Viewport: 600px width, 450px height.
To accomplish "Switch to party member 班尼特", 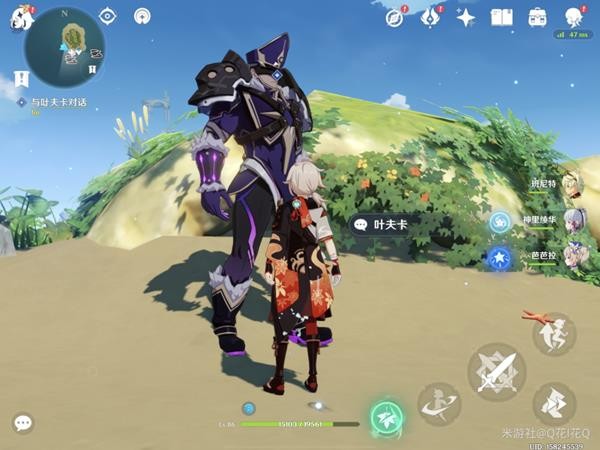I will (x=571, y=187).
